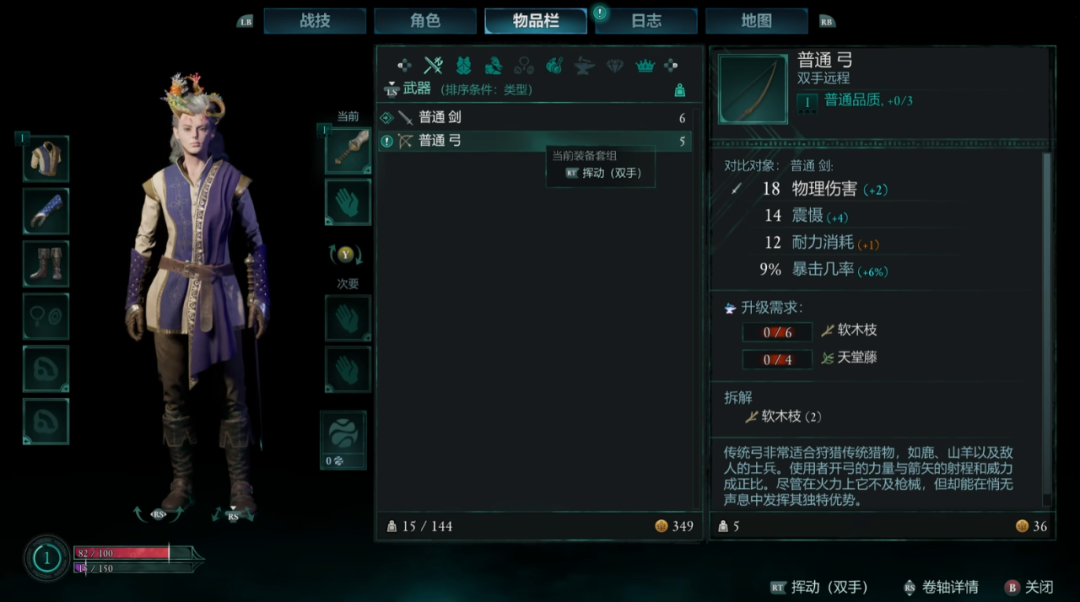Open the 日志 tab
The height and width of the screenshot is (602, 1080).
coord(646,21)
